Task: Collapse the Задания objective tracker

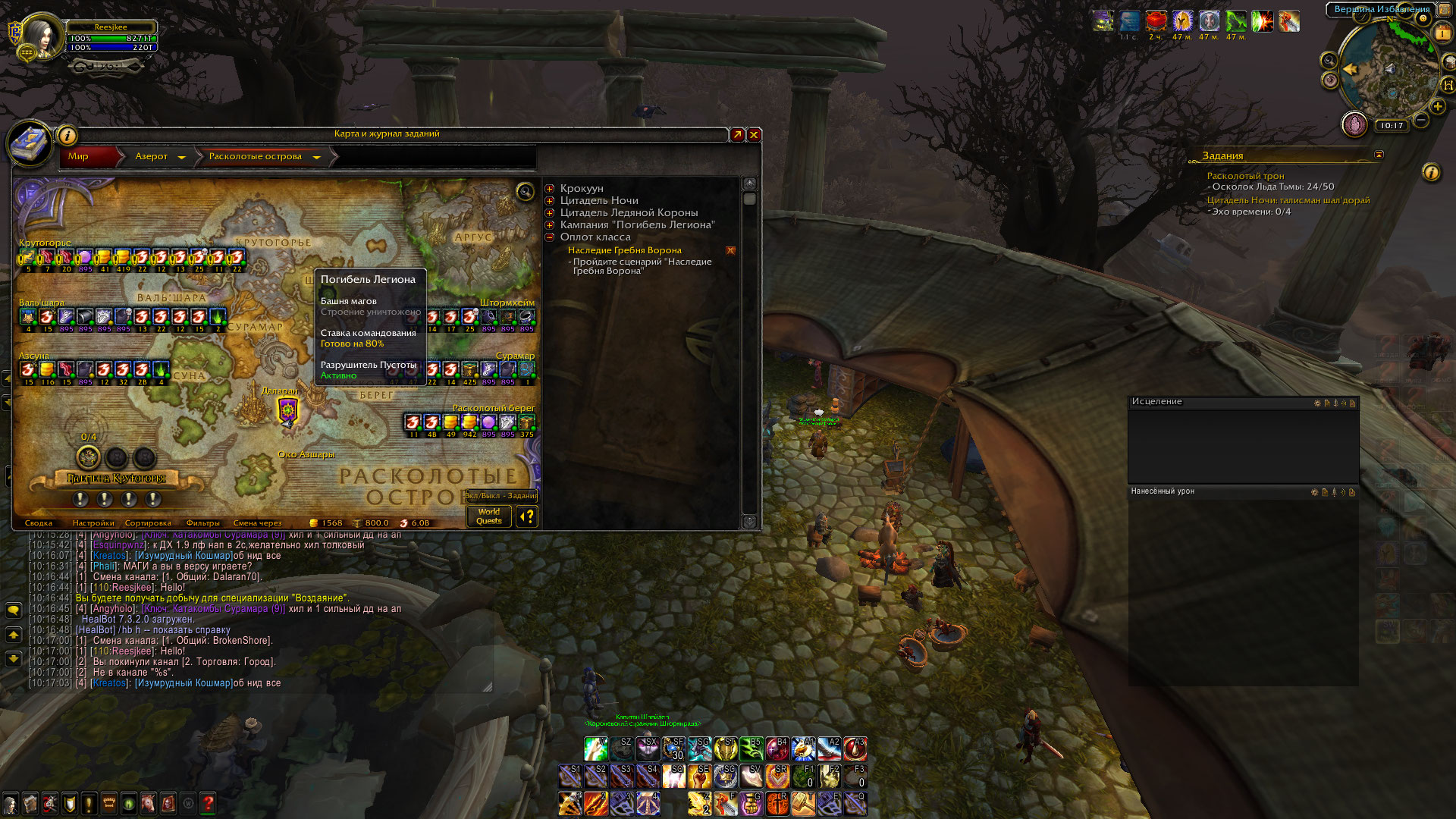Action: click(x=1379, y=155)
